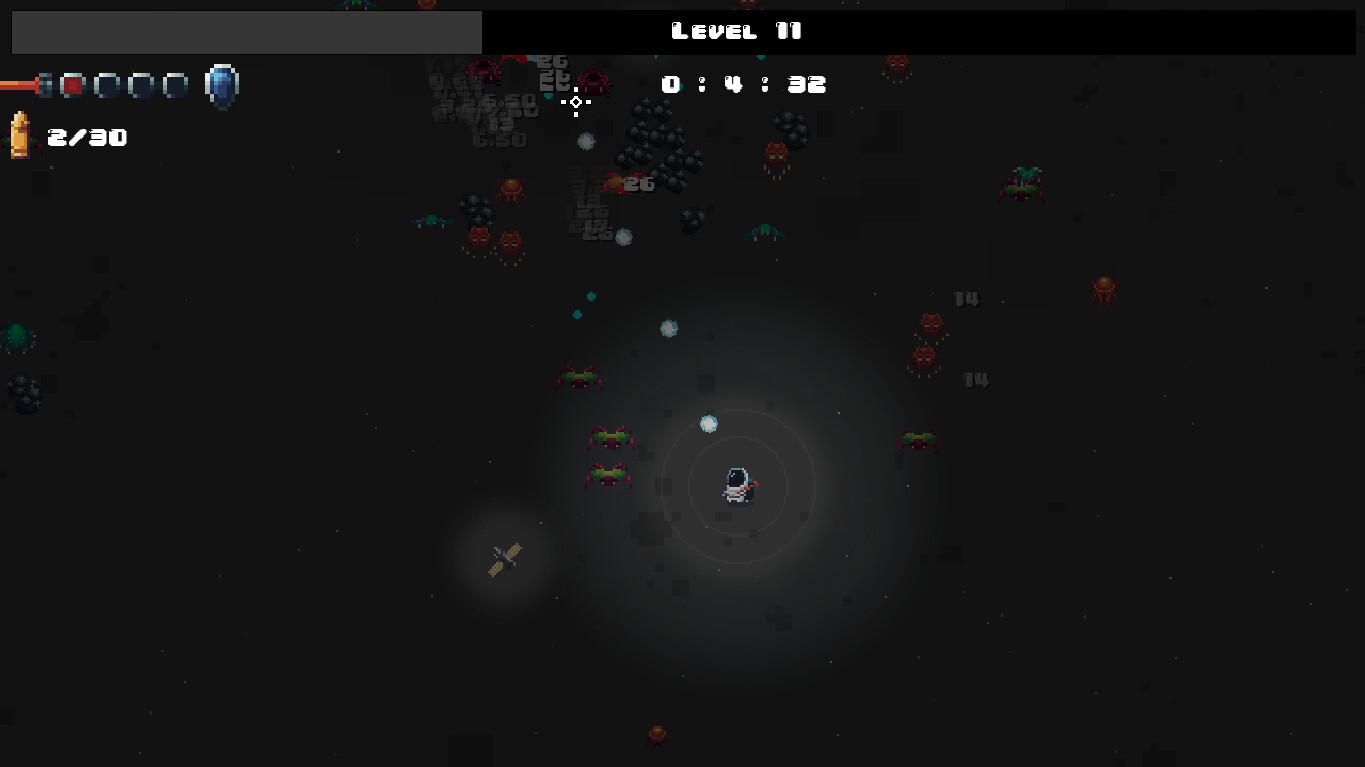Screen dimensions: 1365x767
Task: Click the gray experience progress bar
Action: [x=245, y=31]
